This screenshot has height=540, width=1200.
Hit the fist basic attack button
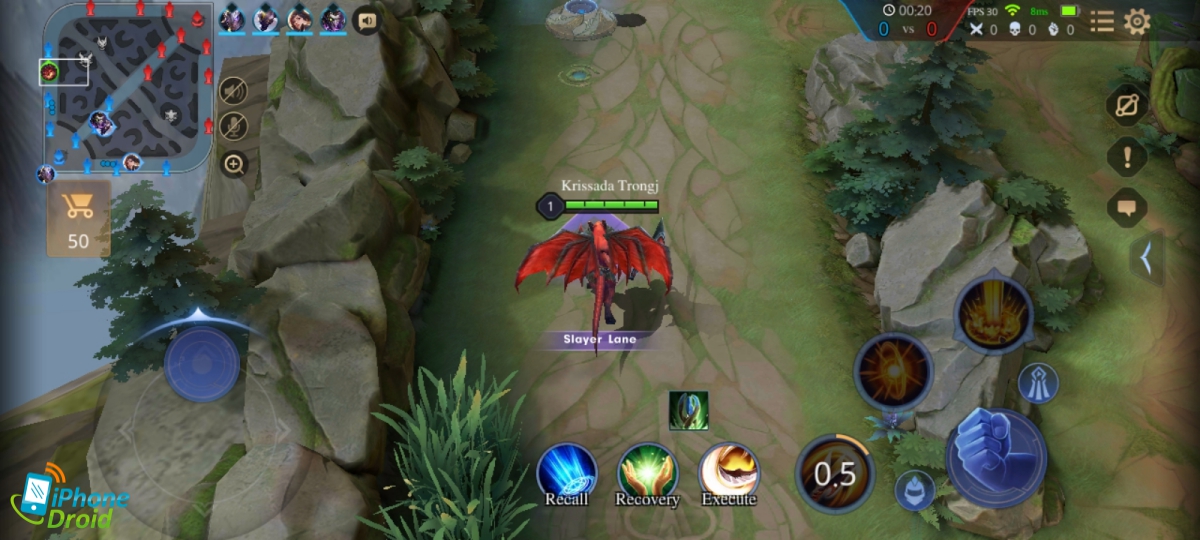coord(996,458)
